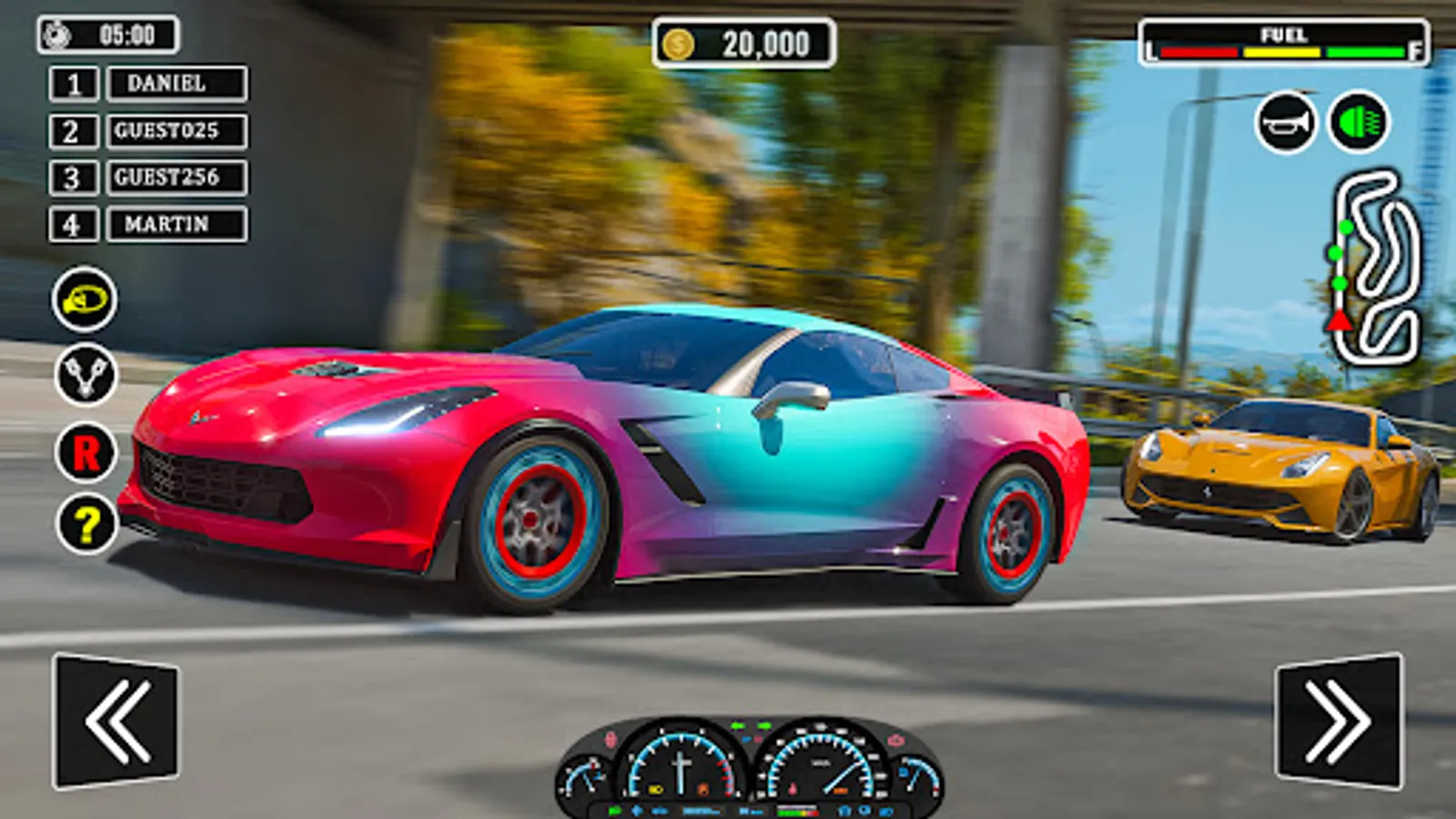Open the engine piston icon

pos(86,375)
